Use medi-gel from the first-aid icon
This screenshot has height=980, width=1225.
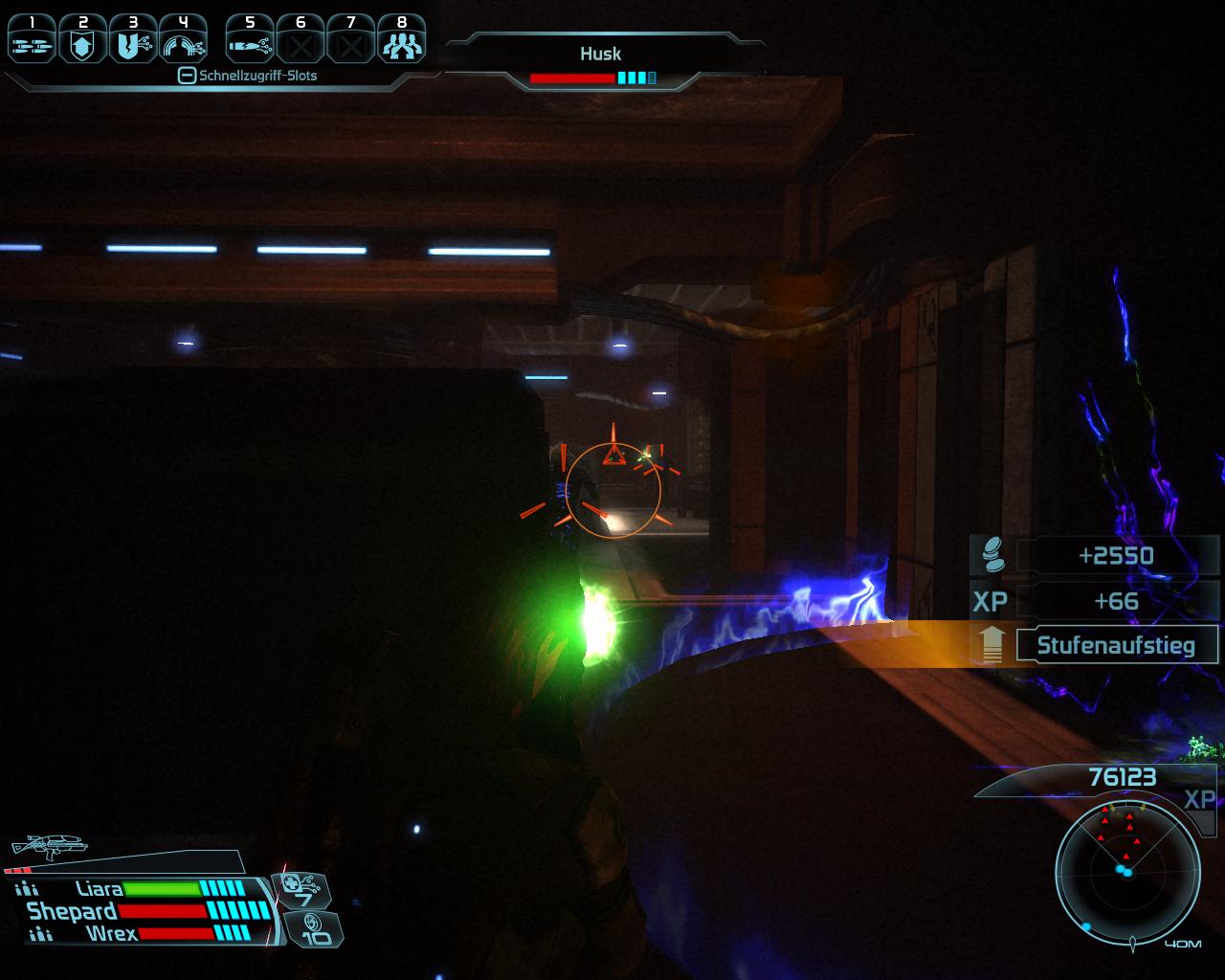tap(303, 891)
